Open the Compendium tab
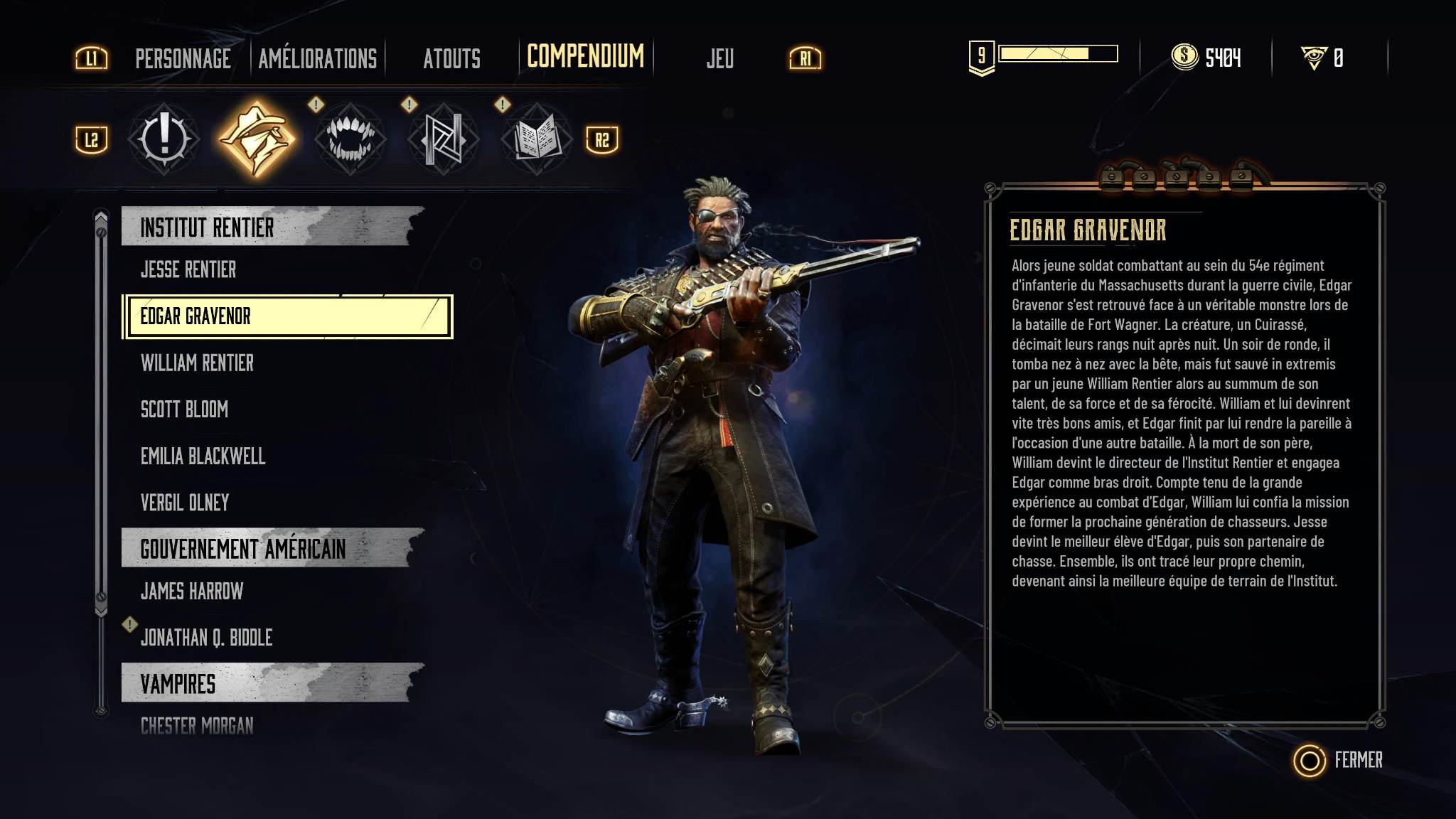Viewport: 1456px width, 819px height. 585,57
